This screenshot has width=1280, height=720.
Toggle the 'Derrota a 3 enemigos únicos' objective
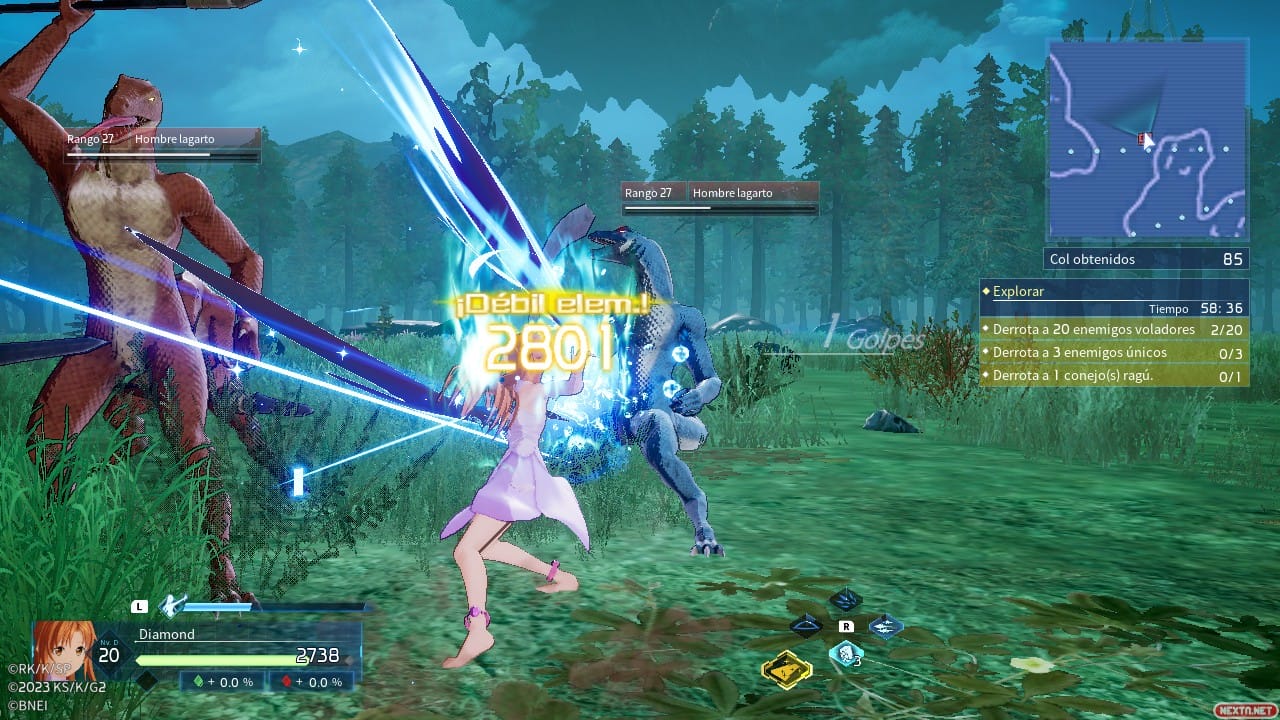(x=1077, y=352)
